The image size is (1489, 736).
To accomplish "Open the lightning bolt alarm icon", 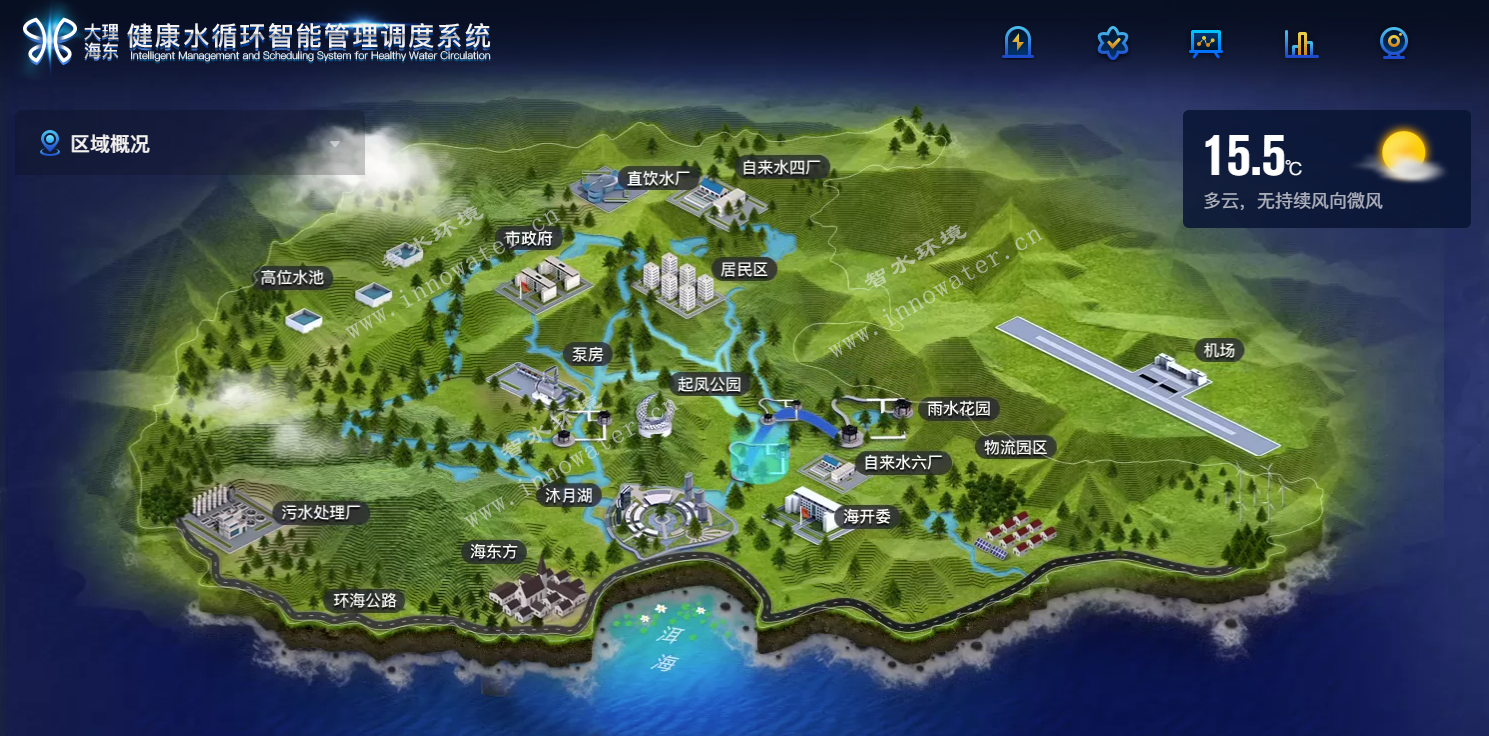I will point(1017,43).
